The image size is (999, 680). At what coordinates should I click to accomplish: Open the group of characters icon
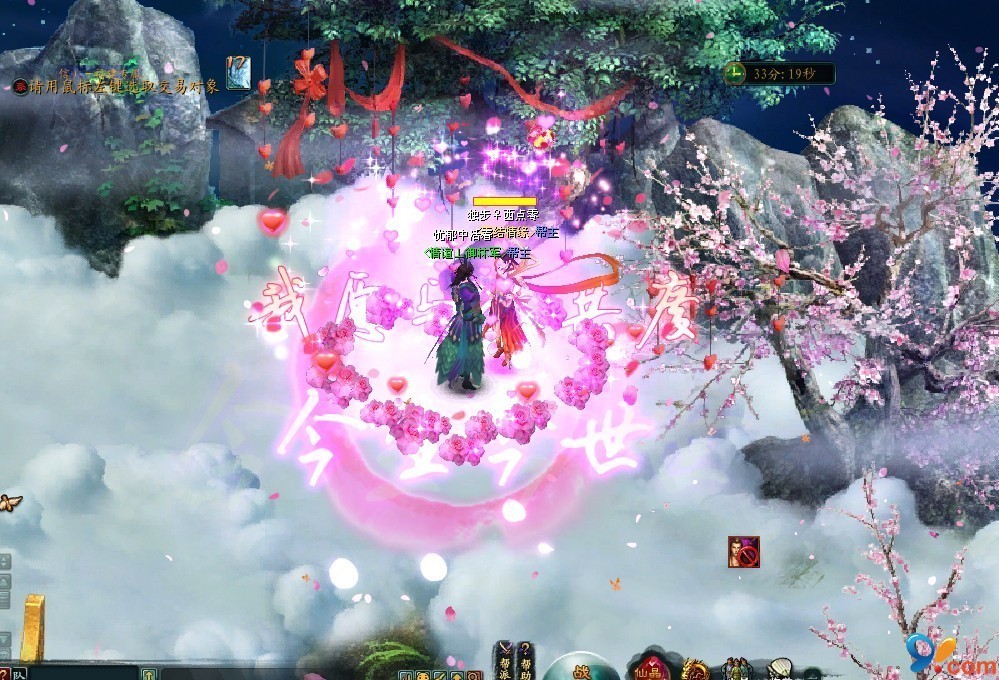737,668
